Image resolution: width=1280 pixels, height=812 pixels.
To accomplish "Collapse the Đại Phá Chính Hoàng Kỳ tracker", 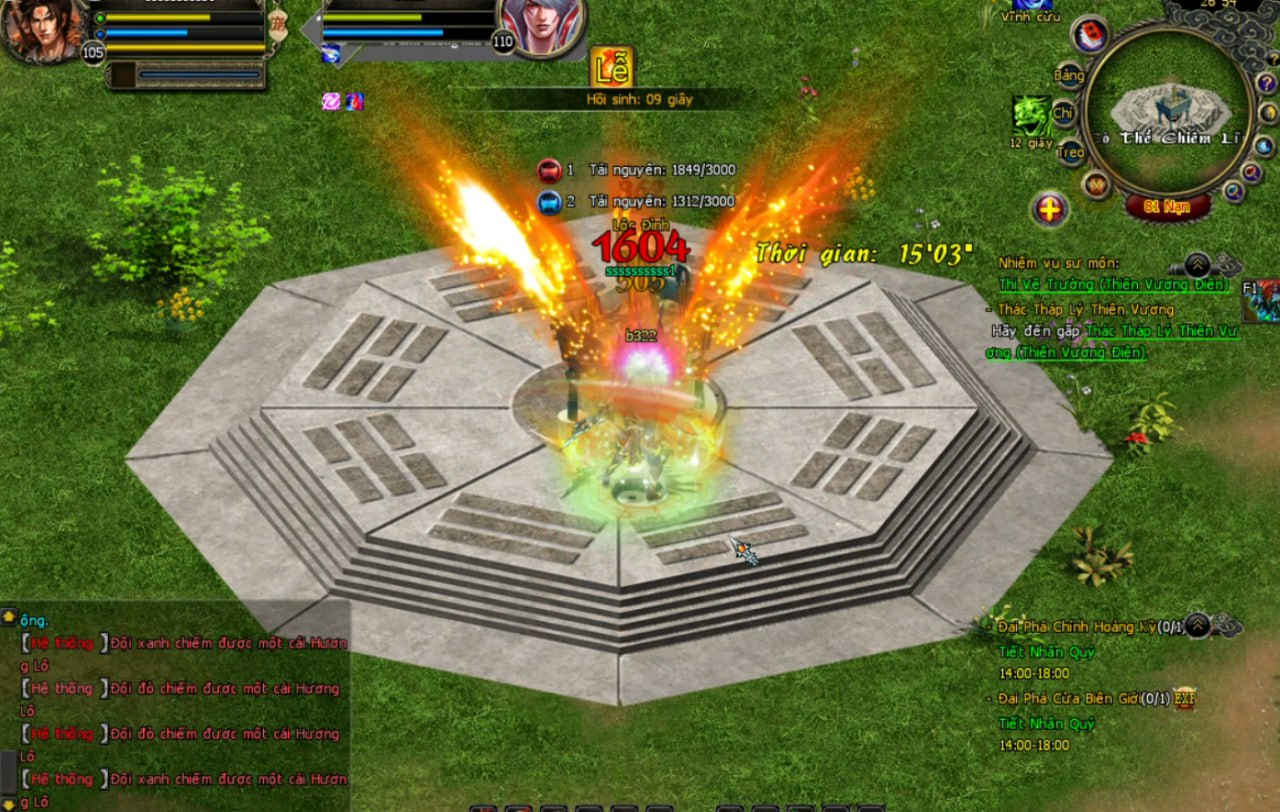I will click(x=1197, y=626).
